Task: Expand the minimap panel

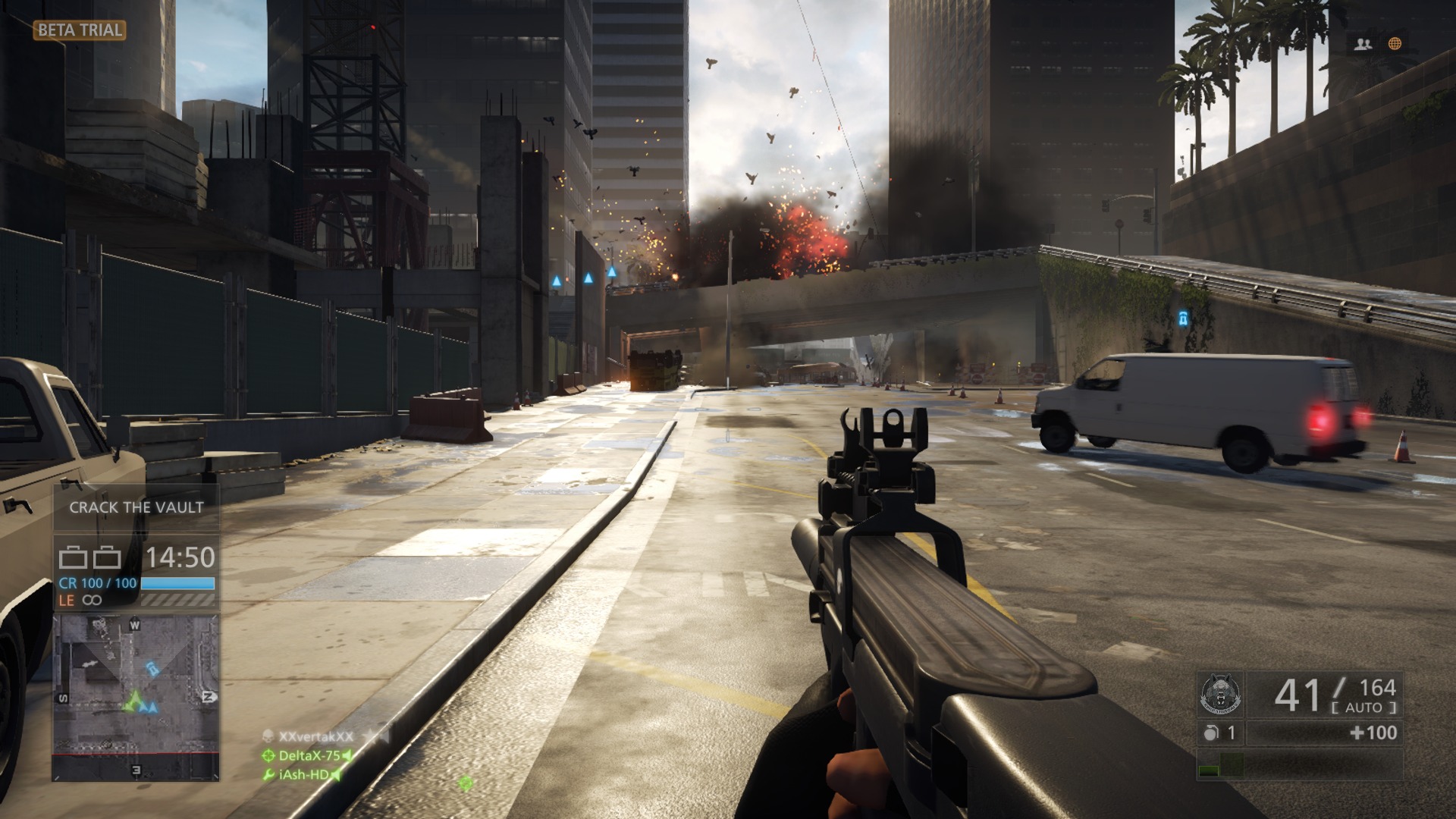Action: 135,695
